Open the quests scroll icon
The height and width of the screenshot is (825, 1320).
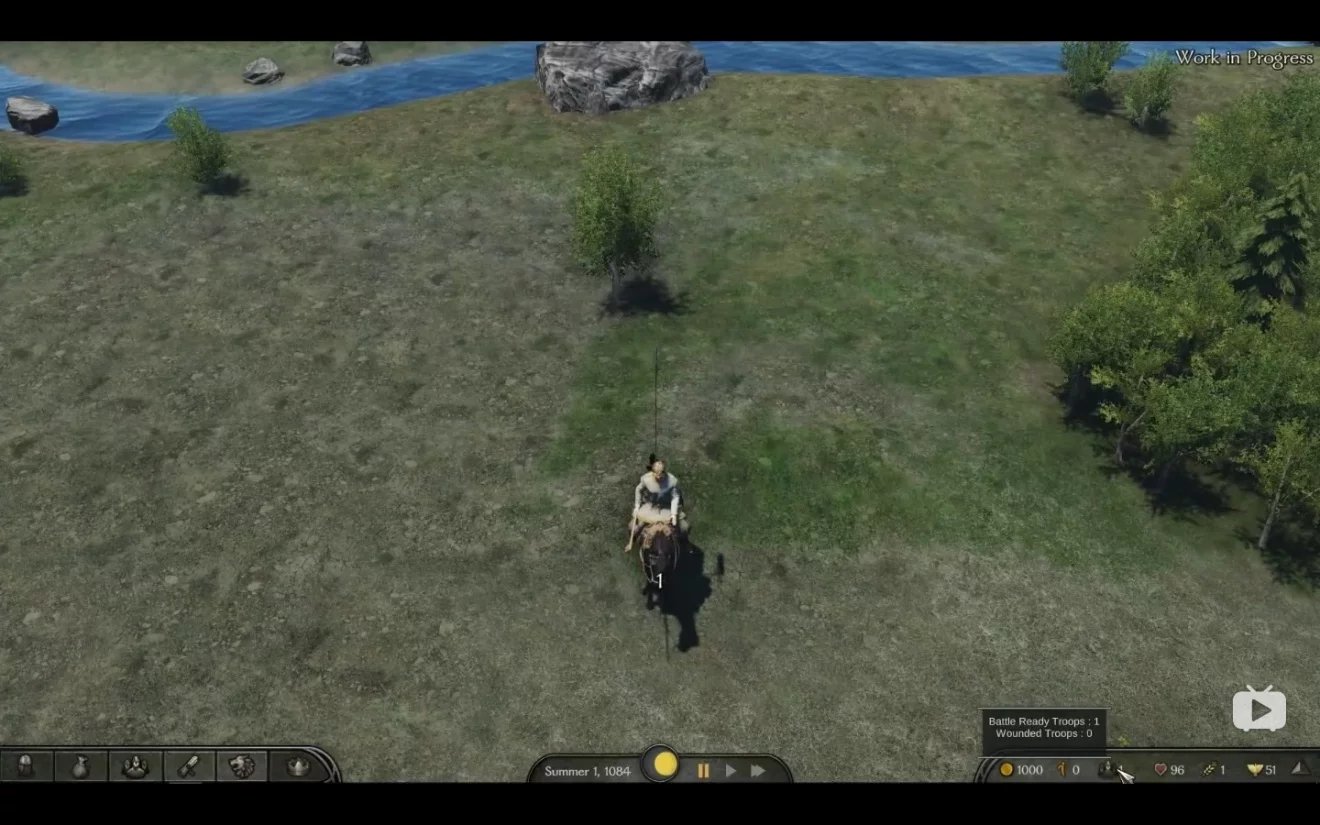(188, 766)
